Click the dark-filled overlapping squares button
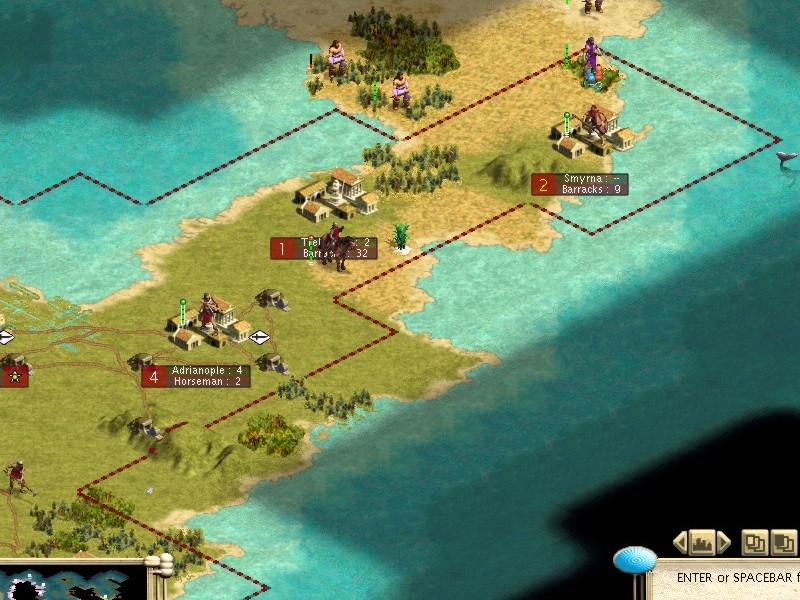This screenshot has width=800, height=600. pyautogui.click(x=785, y=543)
